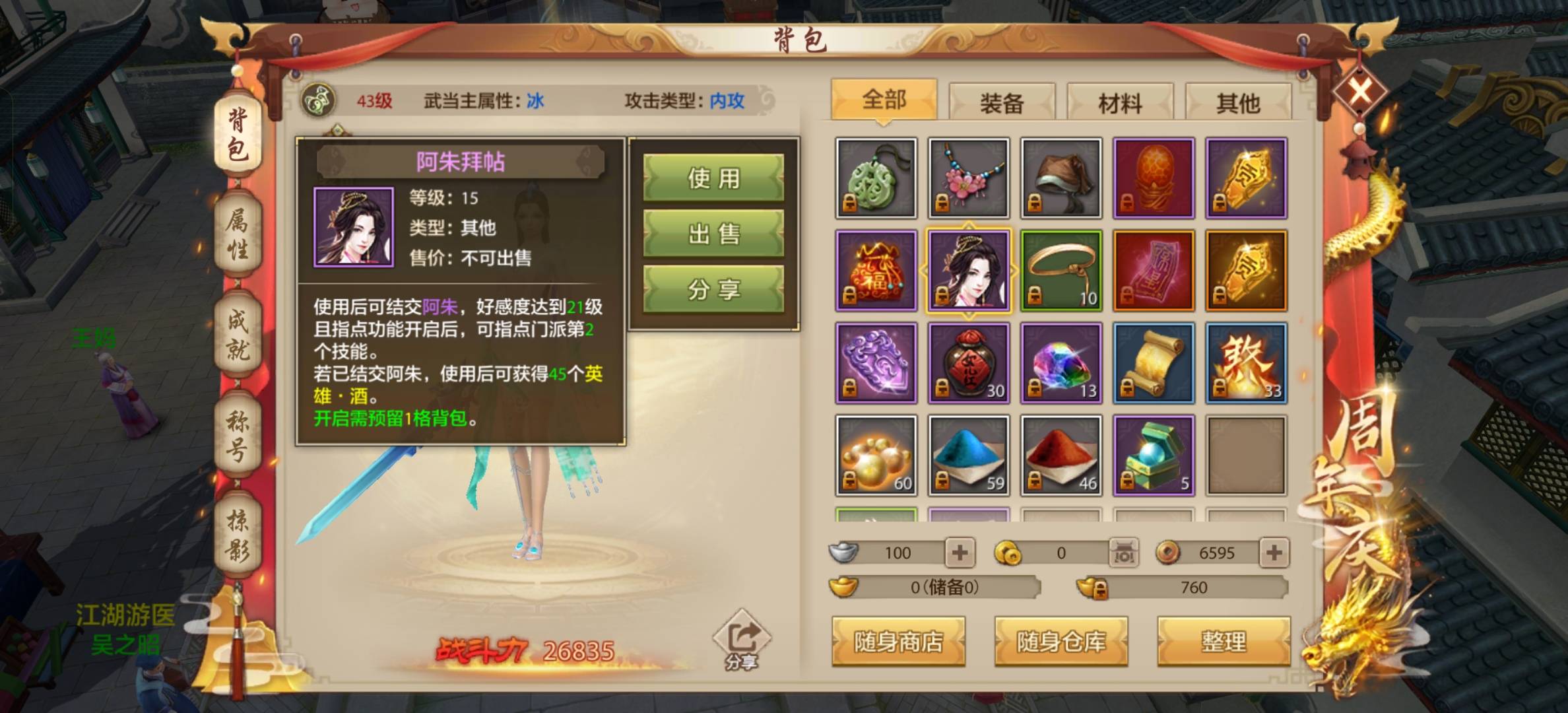Click the plus beside 6595 copper coins
This screenshot has width=1568, height=713.
(1276, 553)
